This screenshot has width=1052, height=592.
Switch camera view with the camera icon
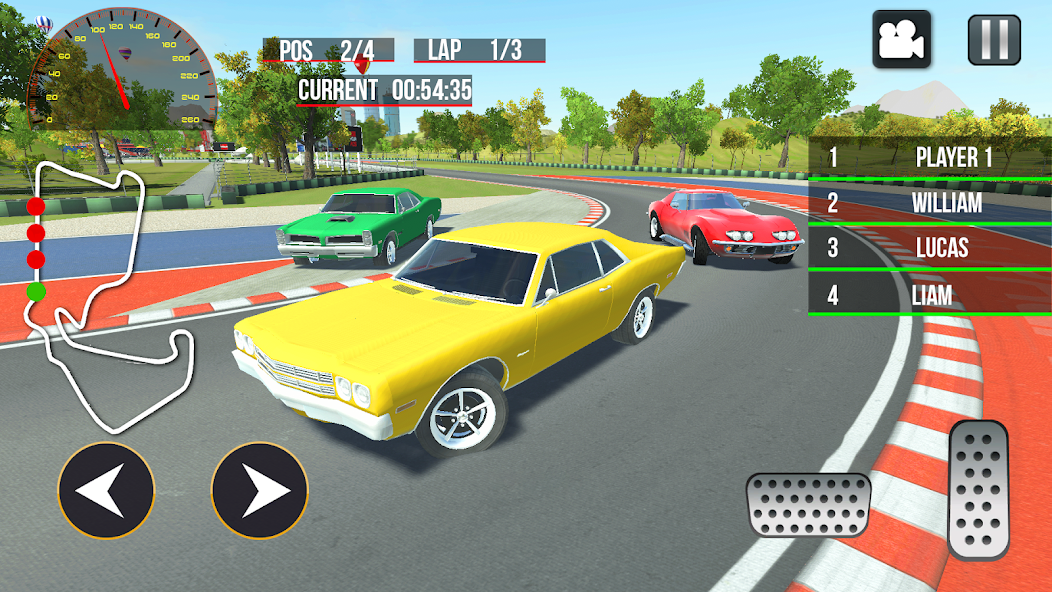pos(901,39)
